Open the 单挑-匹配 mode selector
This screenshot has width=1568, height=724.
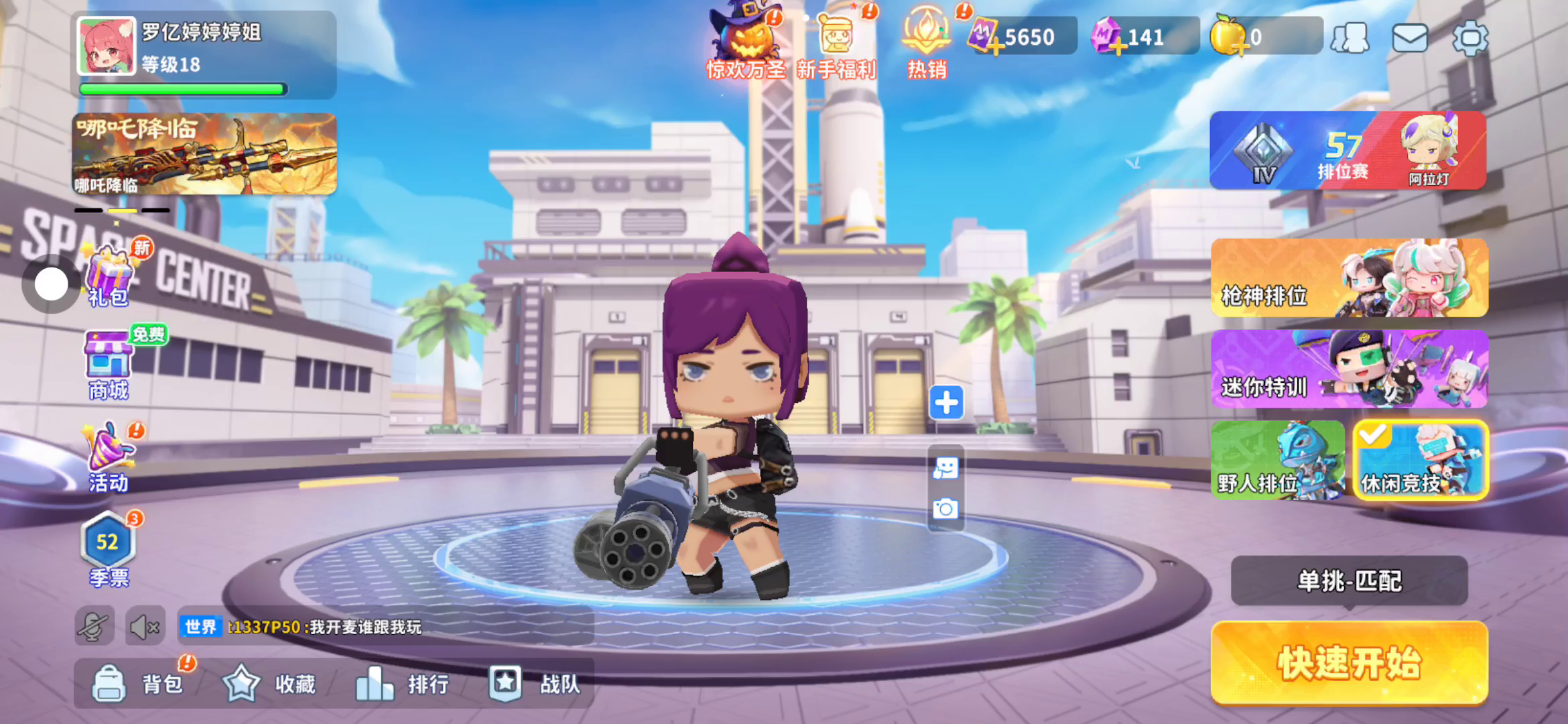(x=1349, y=581)
